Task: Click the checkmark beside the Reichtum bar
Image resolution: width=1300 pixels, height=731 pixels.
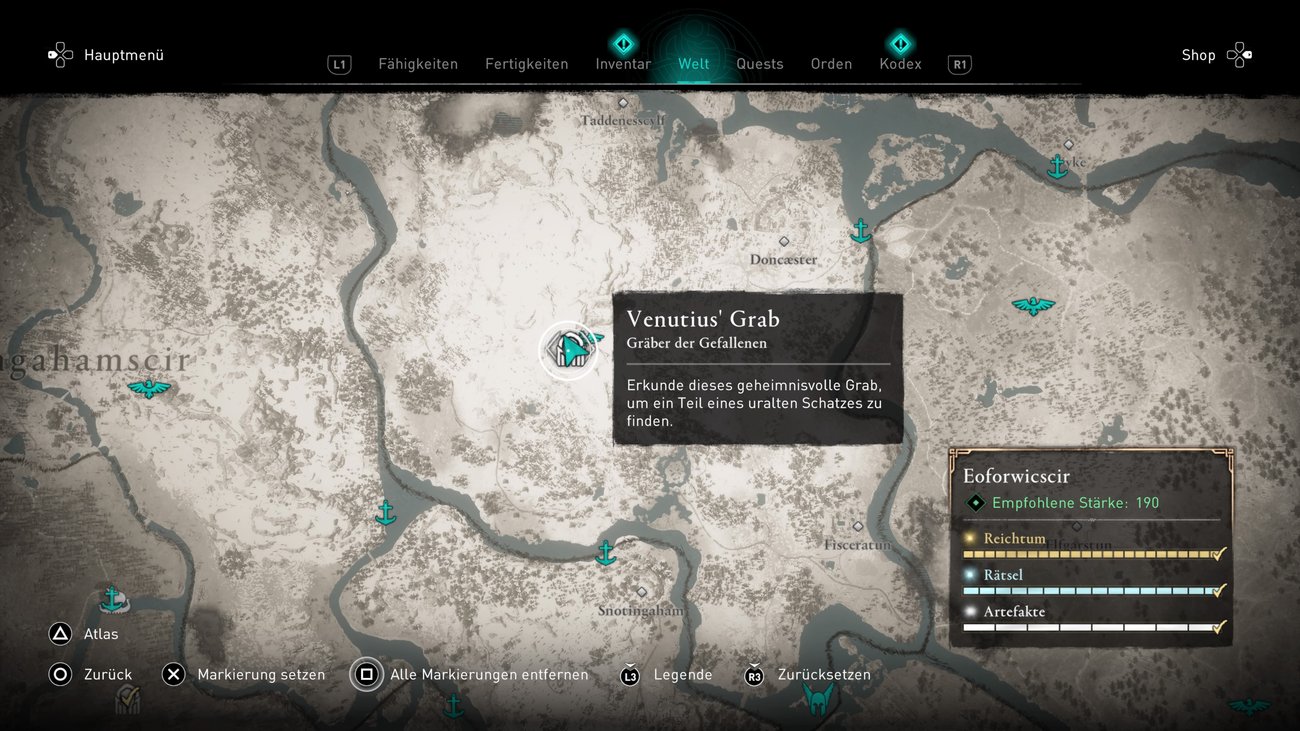Action: (x=1218, y=553)
